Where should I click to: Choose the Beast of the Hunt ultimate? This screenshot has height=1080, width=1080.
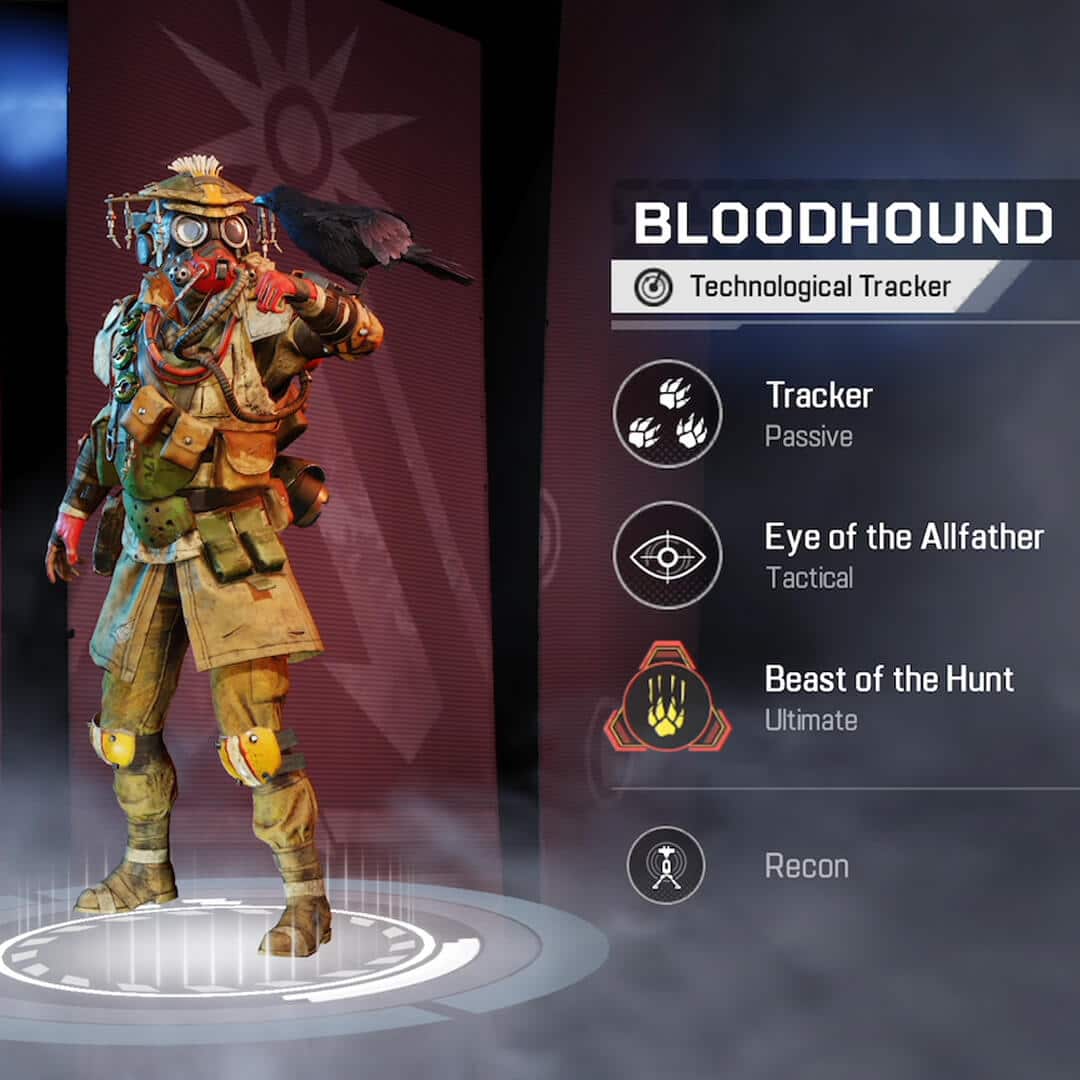tap(667, 697)
